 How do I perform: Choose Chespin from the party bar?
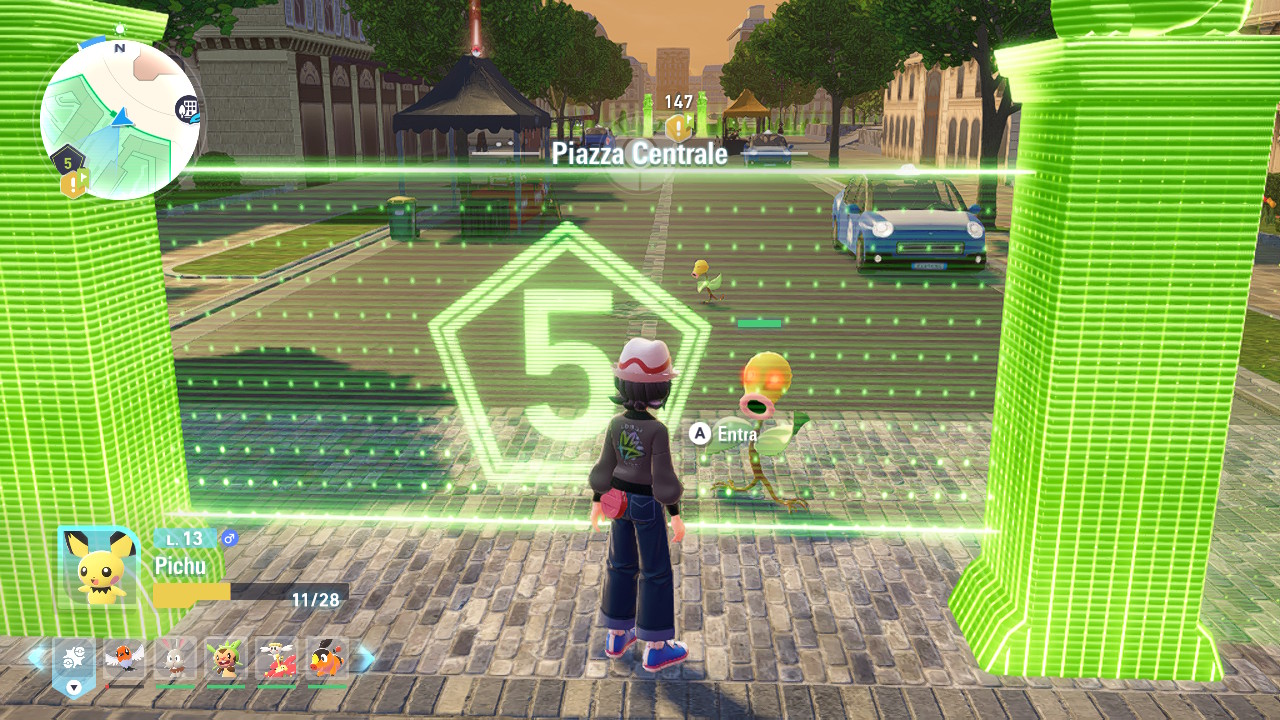pyautogui.click(x=226, y=660)
